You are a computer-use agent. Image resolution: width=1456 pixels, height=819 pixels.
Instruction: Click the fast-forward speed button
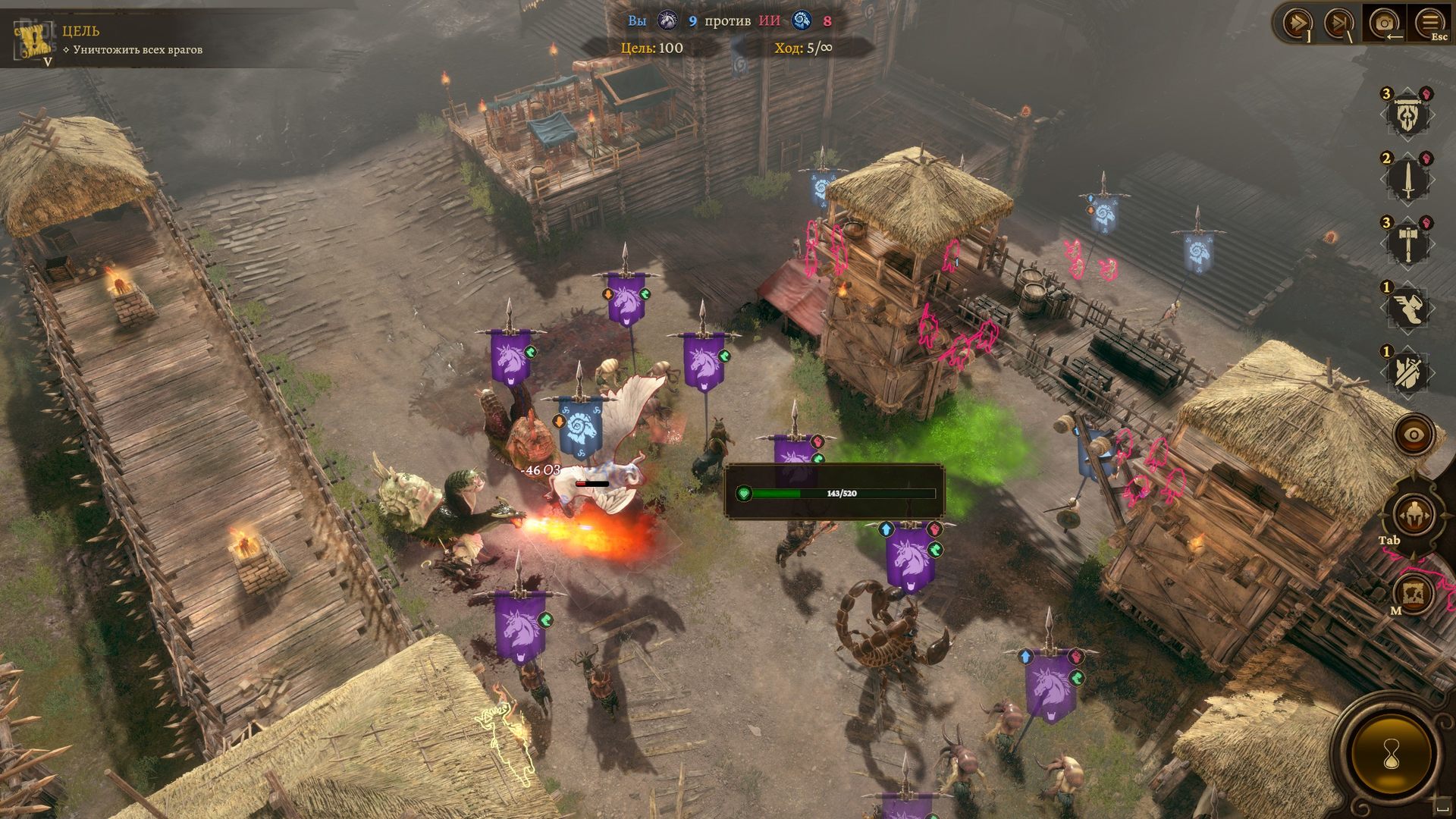1298,23
